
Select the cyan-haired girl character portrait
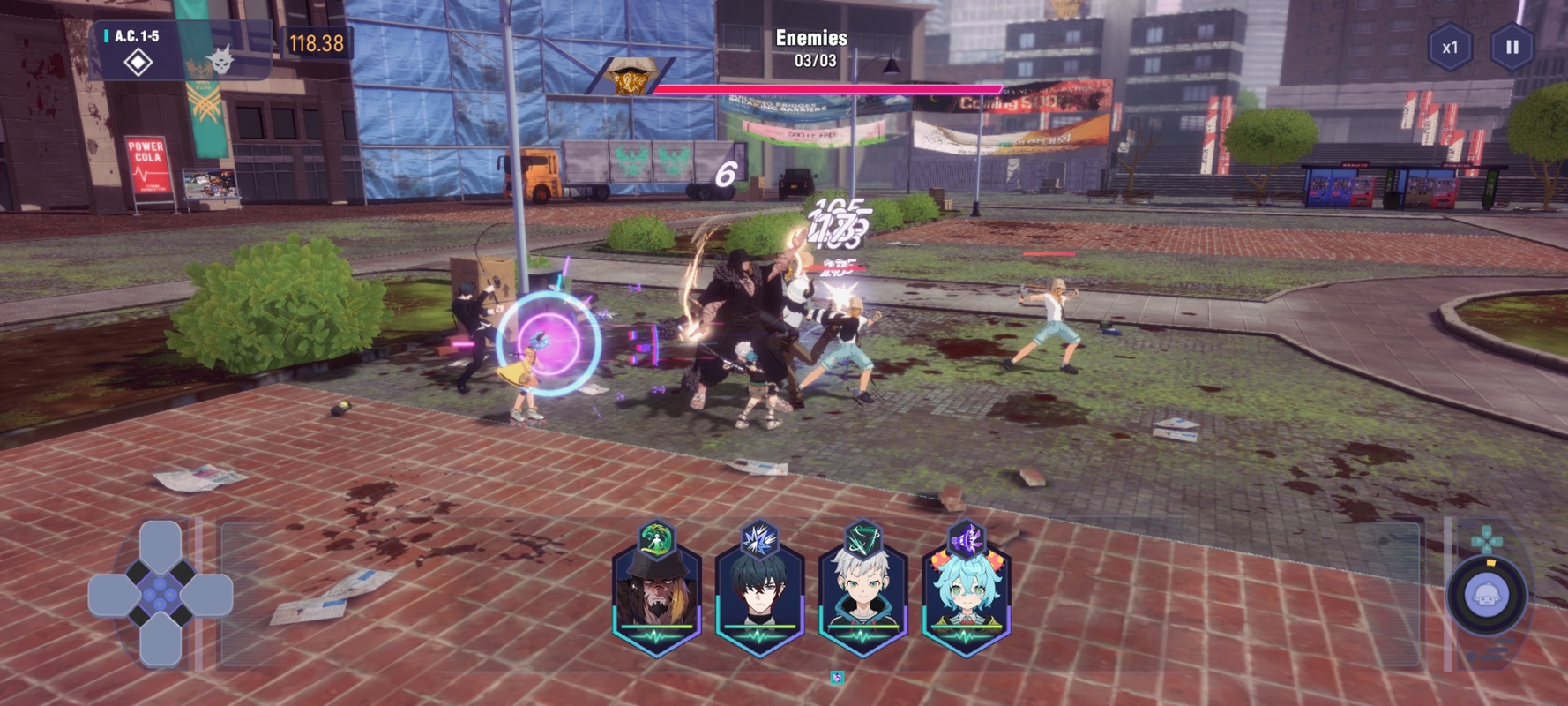coord(966,593)
